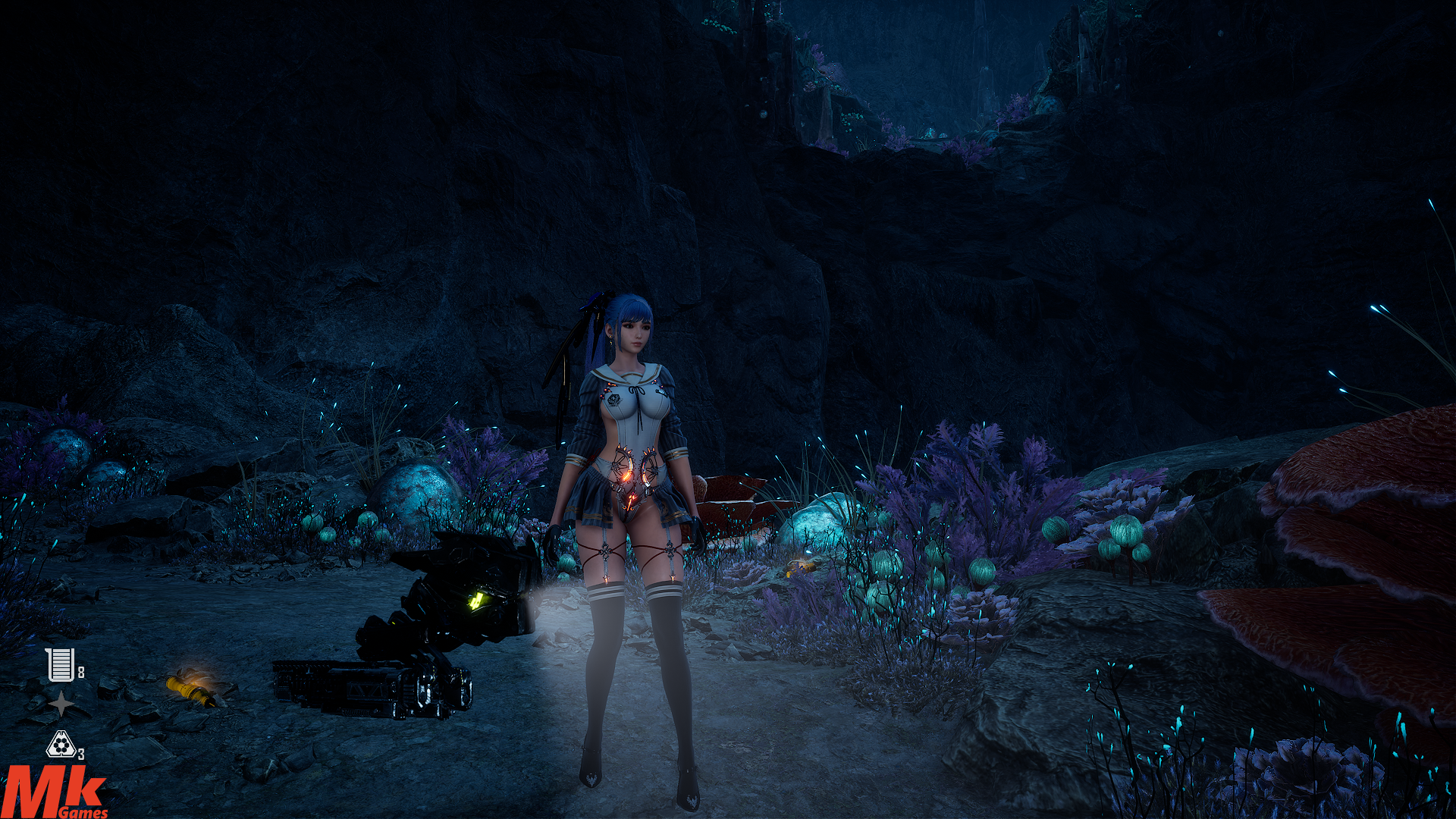
Task: Click the Mk Games watermark logo
Action: click(55, 792)
